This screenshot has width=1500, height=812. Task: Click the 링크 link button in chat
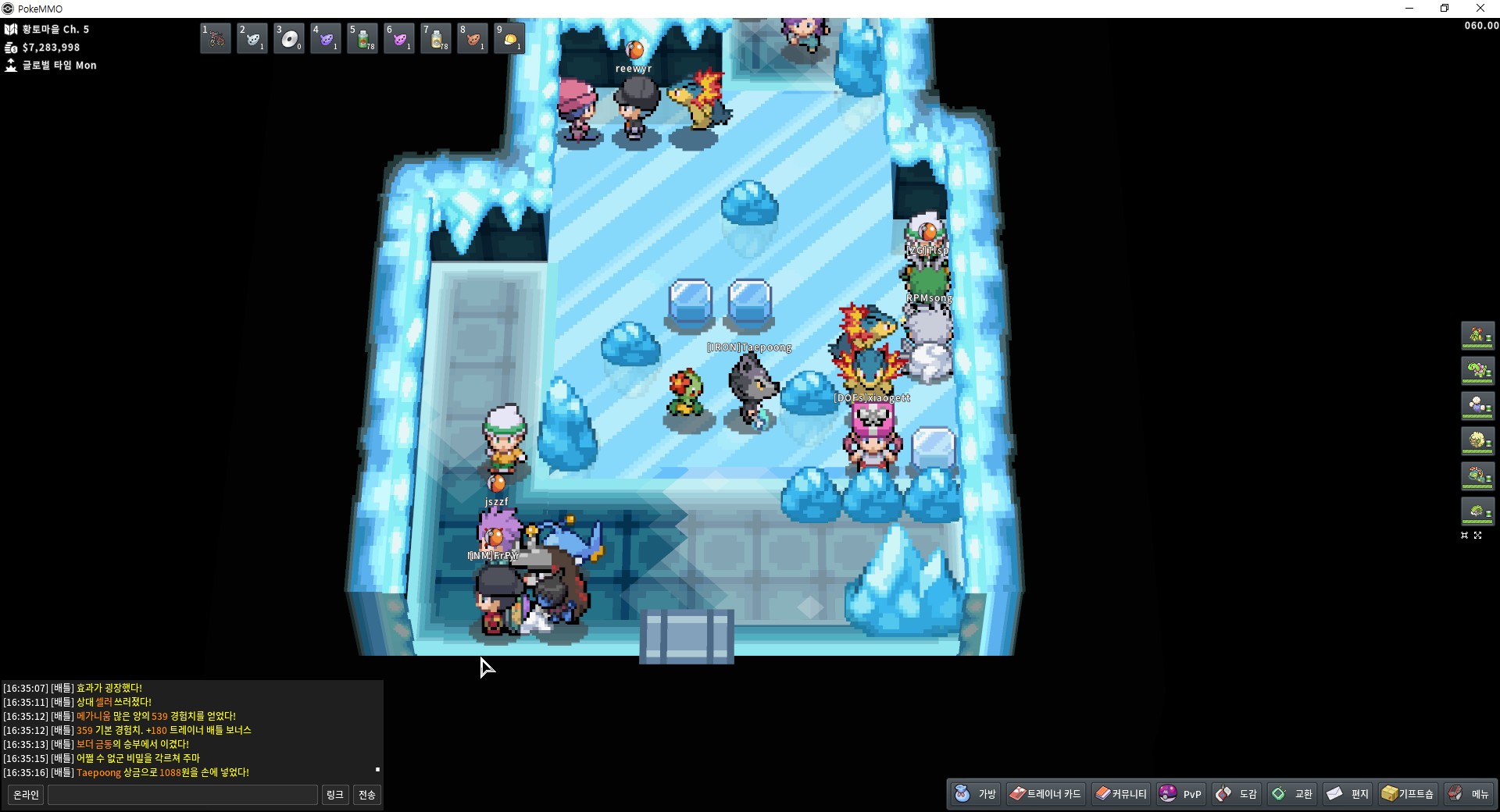pos(334,795)
